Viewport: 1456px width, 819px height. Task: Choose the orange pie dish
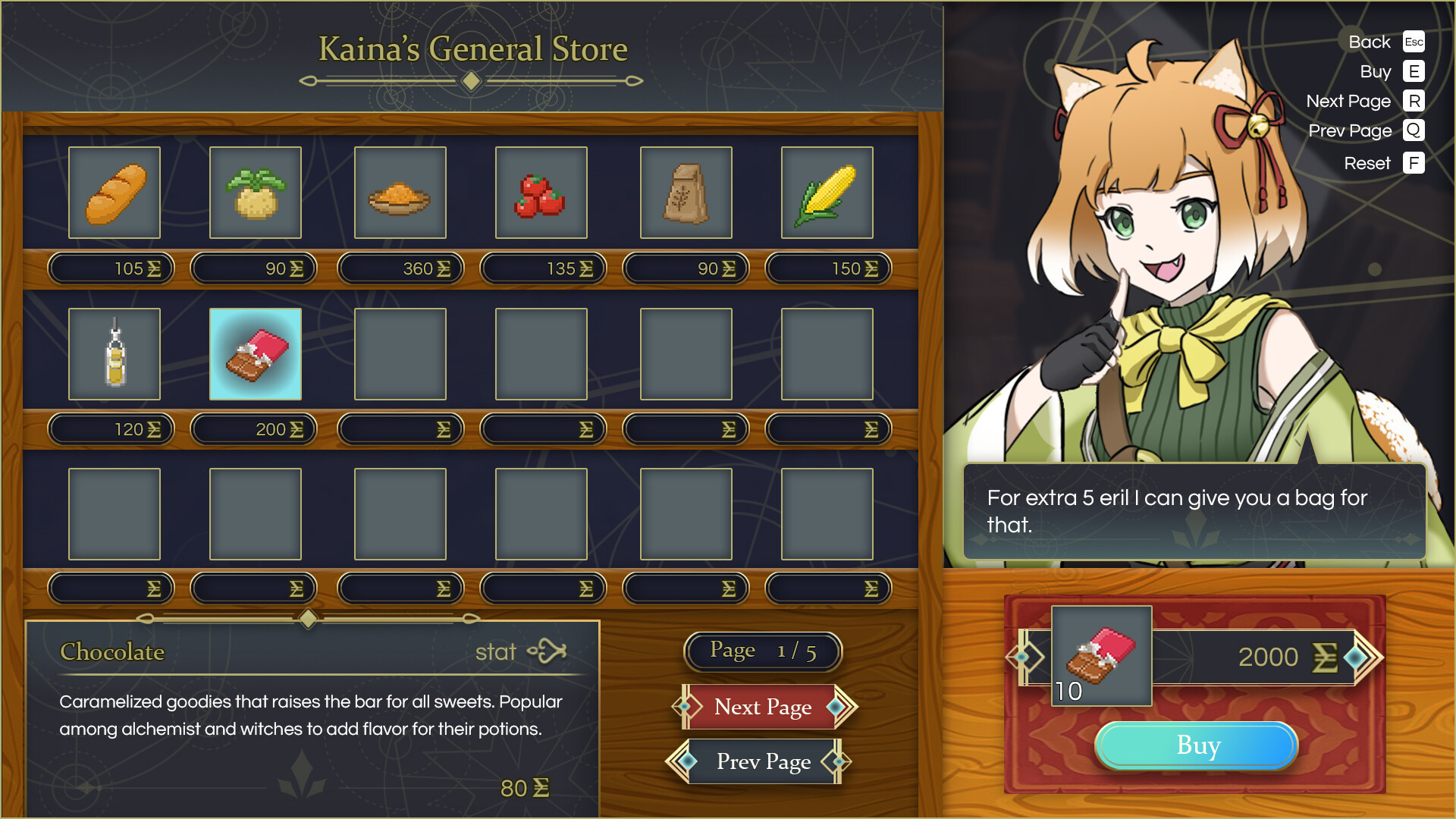click(400, 193)
